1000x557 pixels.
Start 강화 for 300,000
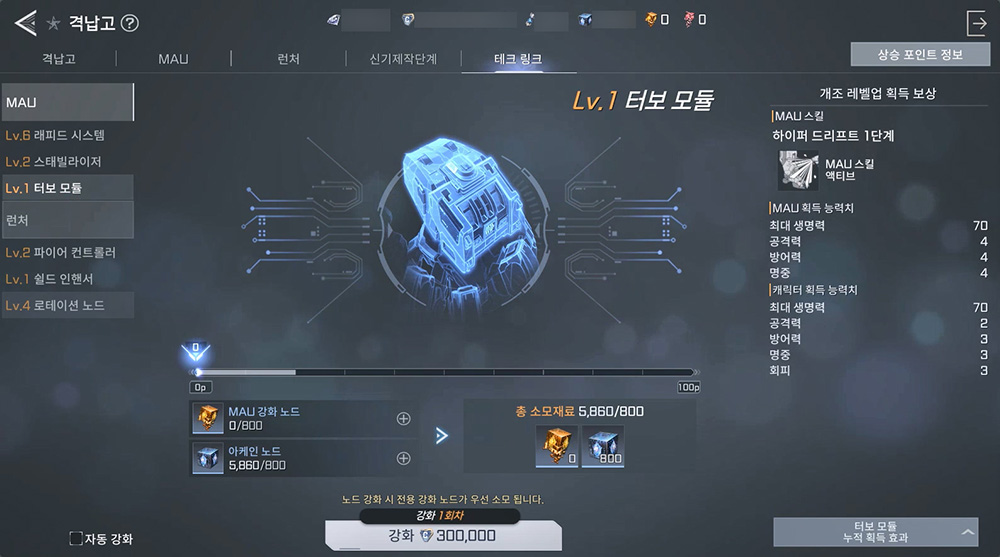443,536
